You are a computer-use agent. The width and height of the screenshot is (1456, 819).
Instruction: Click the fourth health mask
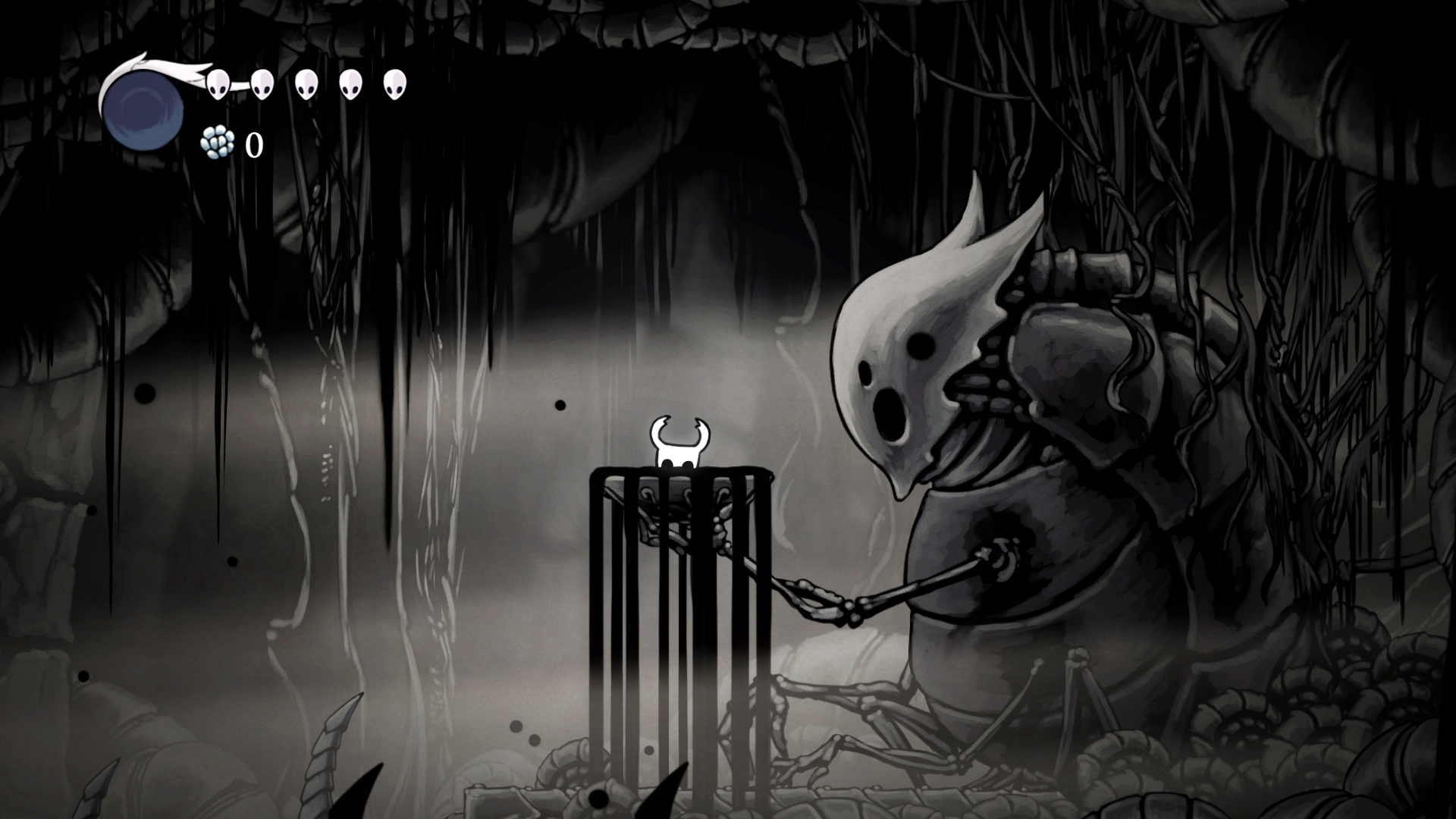point(350,83)
